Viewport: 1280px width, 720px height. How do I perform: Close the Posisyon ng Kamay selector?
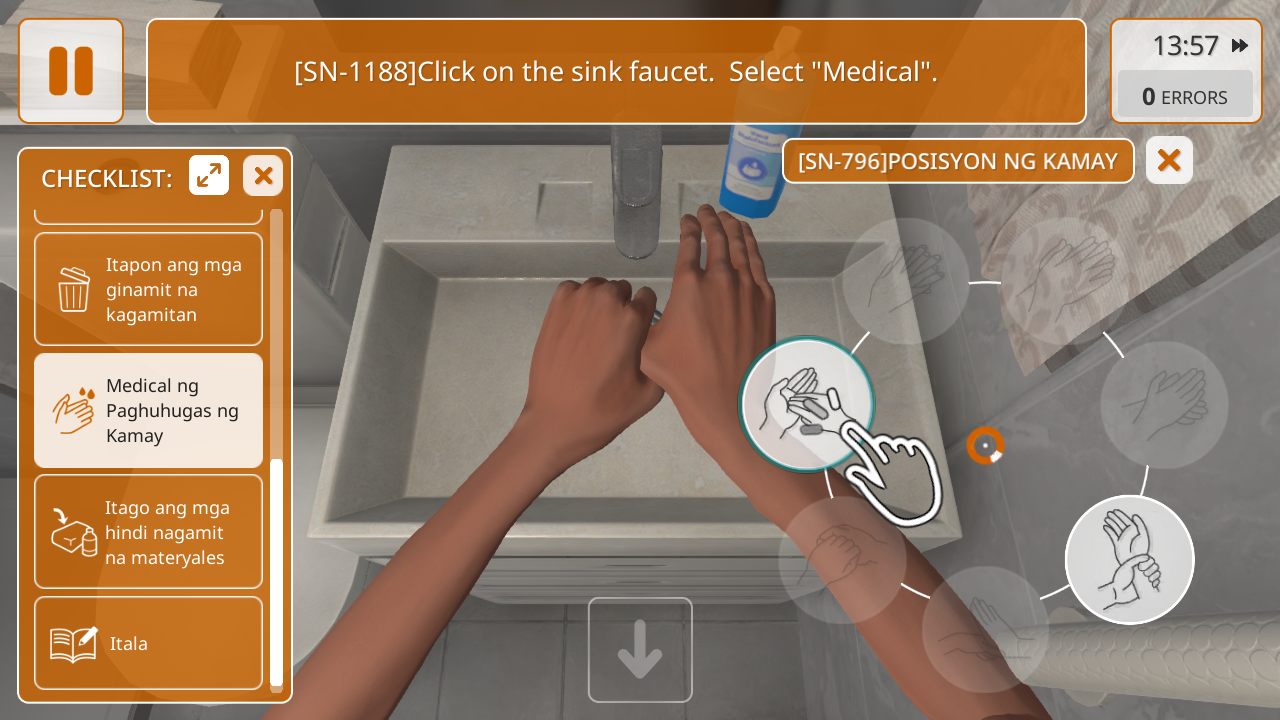click(x=1169, y=161)
